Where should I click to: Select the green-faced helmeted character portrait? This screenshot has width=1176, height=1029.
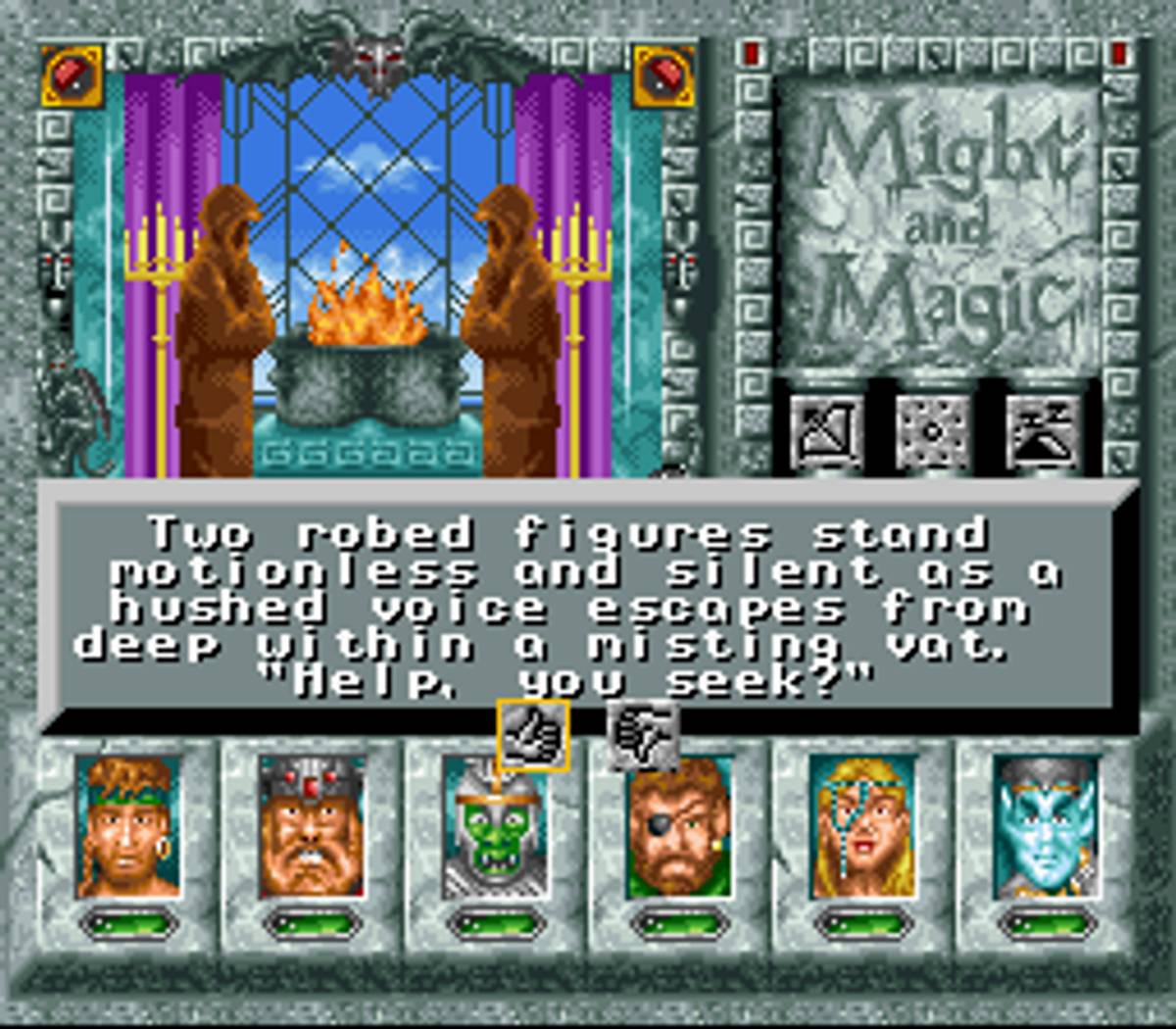pos(494,828)
